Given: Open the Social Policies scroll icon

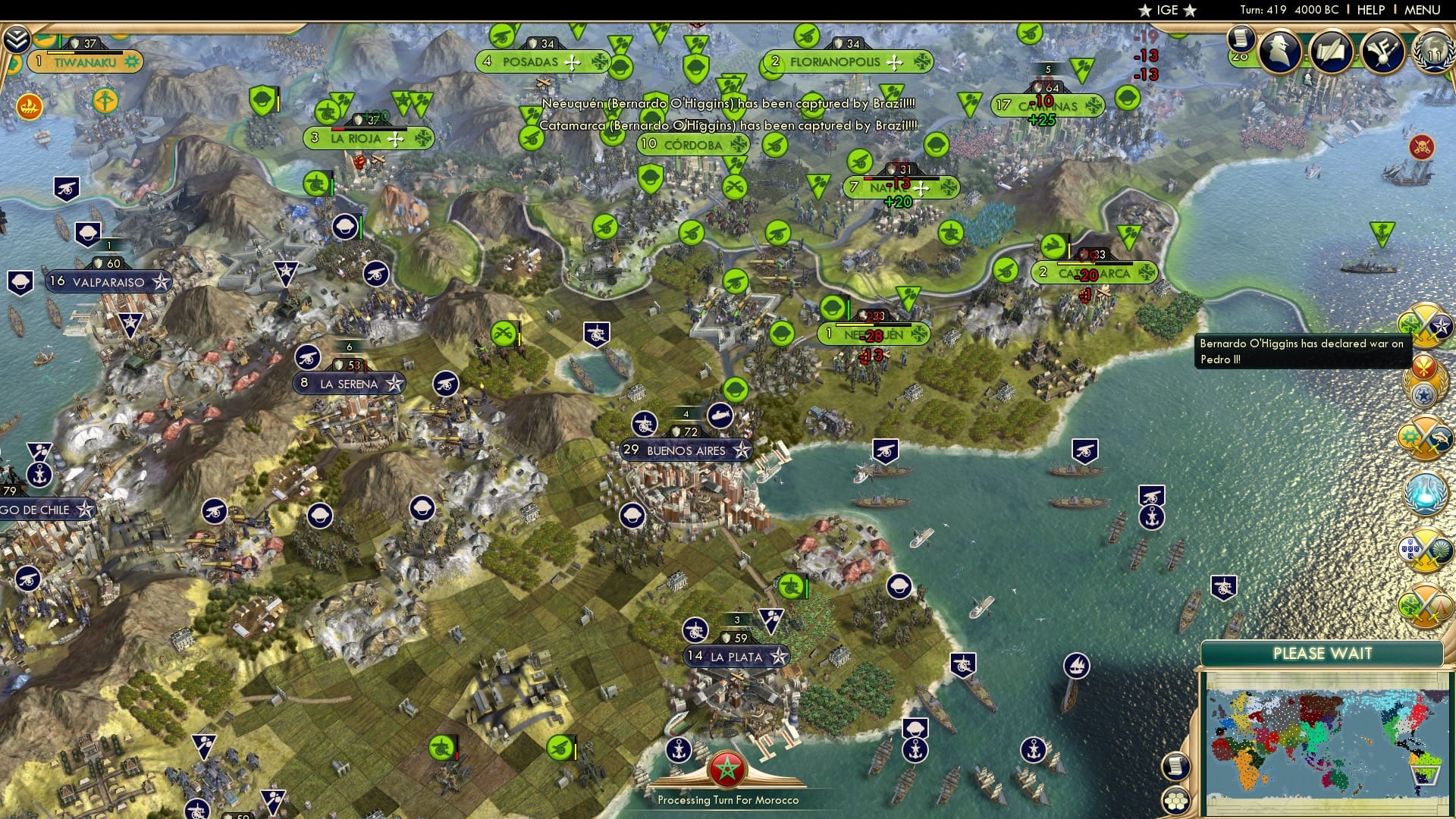Looking at the screenshot, I should coord(1241,40).
